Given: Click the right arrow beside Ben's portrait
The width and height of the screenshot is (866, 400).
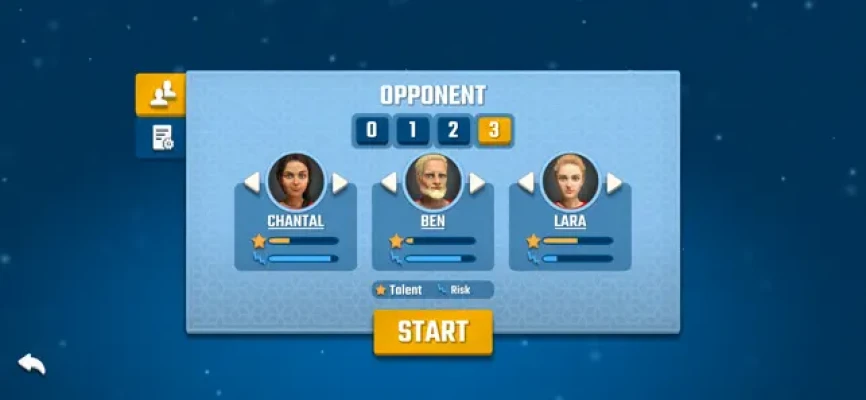Looking at the screenshot, I should 477,183.
